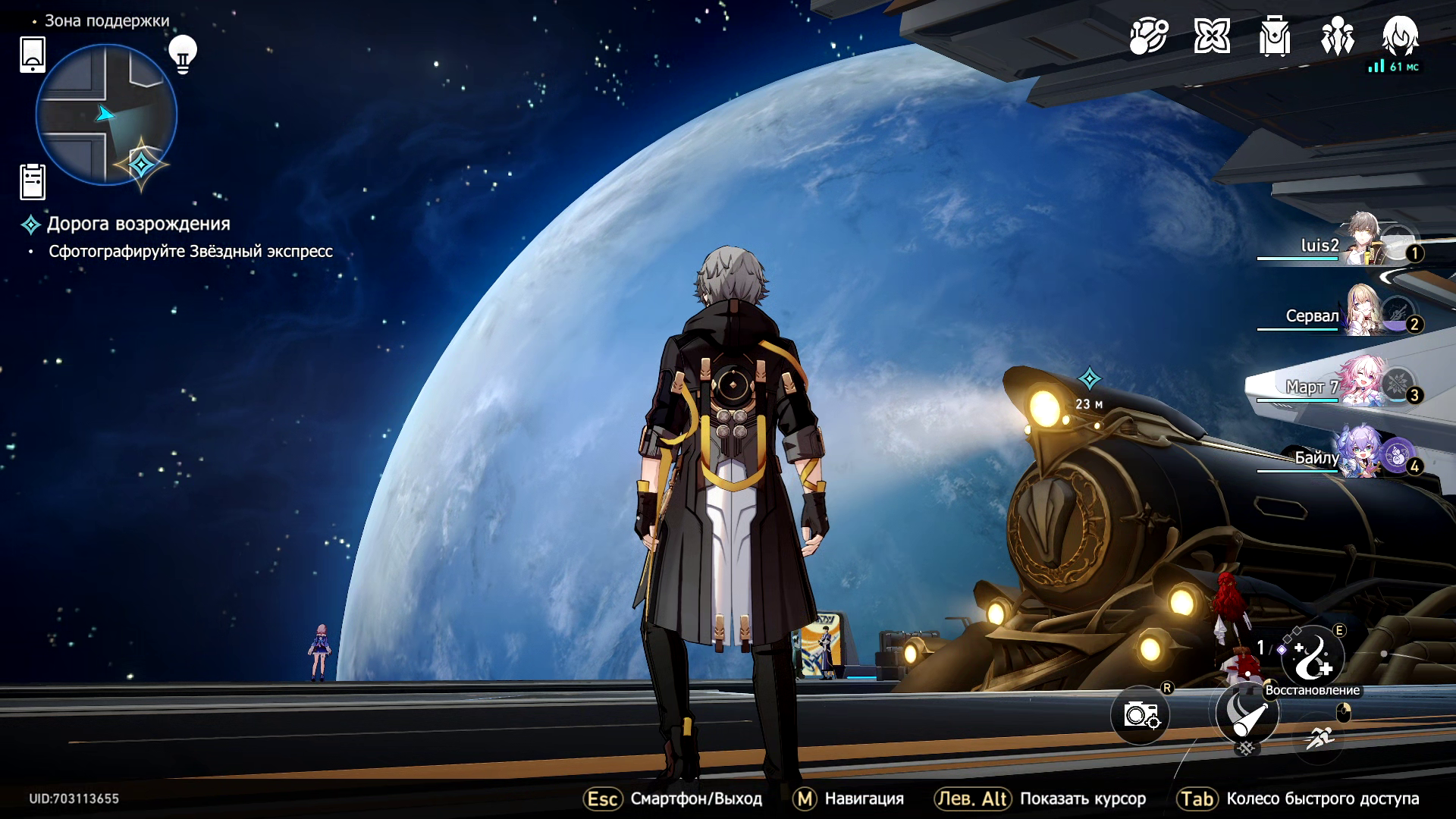Use the Восстановление technique skill
This screenshot has width=1456, height=819.
(1312, 657)
